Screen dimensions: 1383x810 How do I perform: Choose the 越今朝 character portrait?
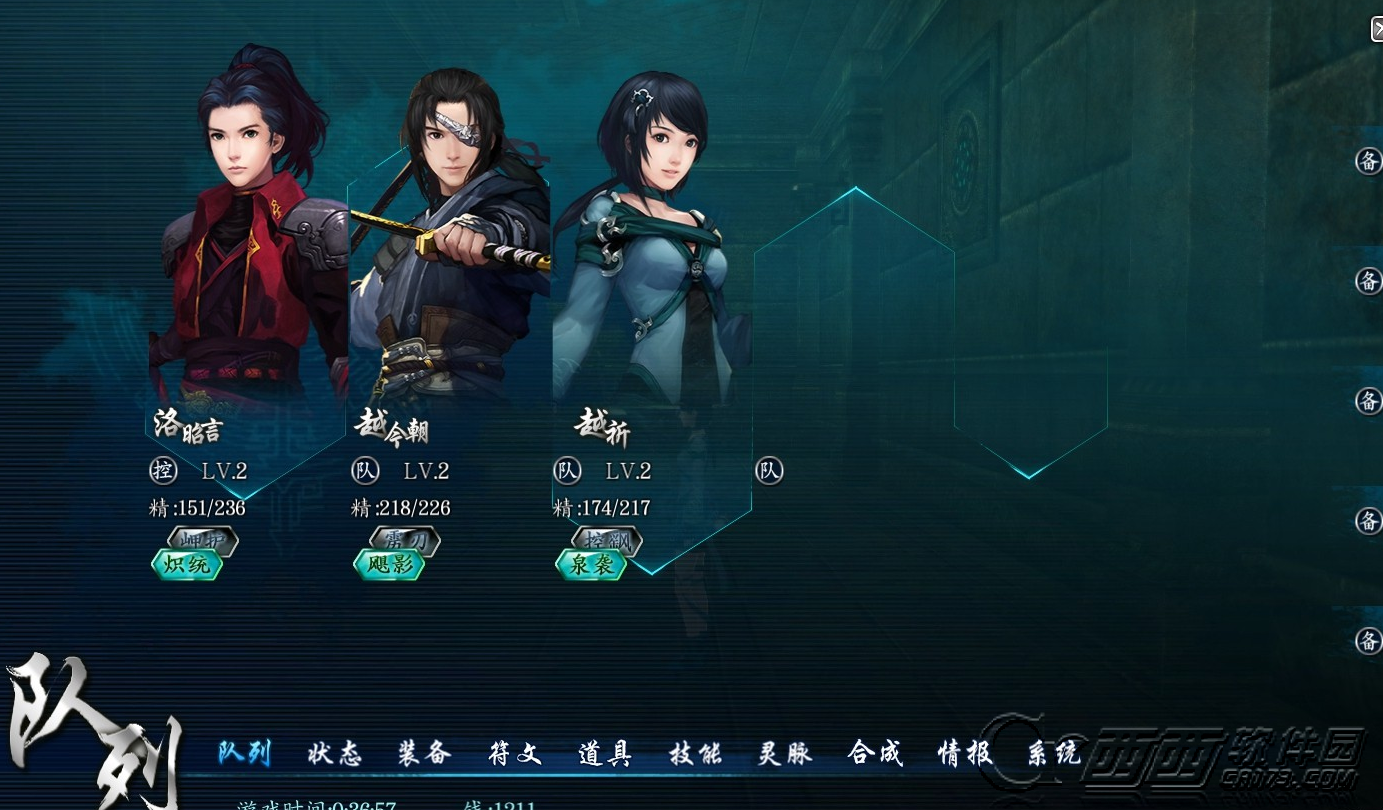pyautogui.click(x=450, y=250)
